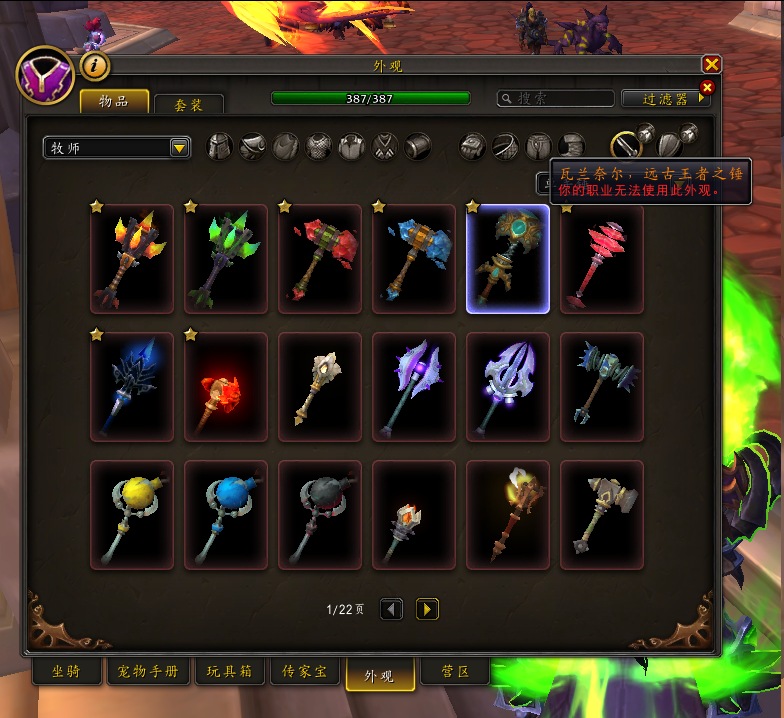Select the yellow orb mace appearance
784x718 pixels.
pyautogui.click(x=131, y=515)
